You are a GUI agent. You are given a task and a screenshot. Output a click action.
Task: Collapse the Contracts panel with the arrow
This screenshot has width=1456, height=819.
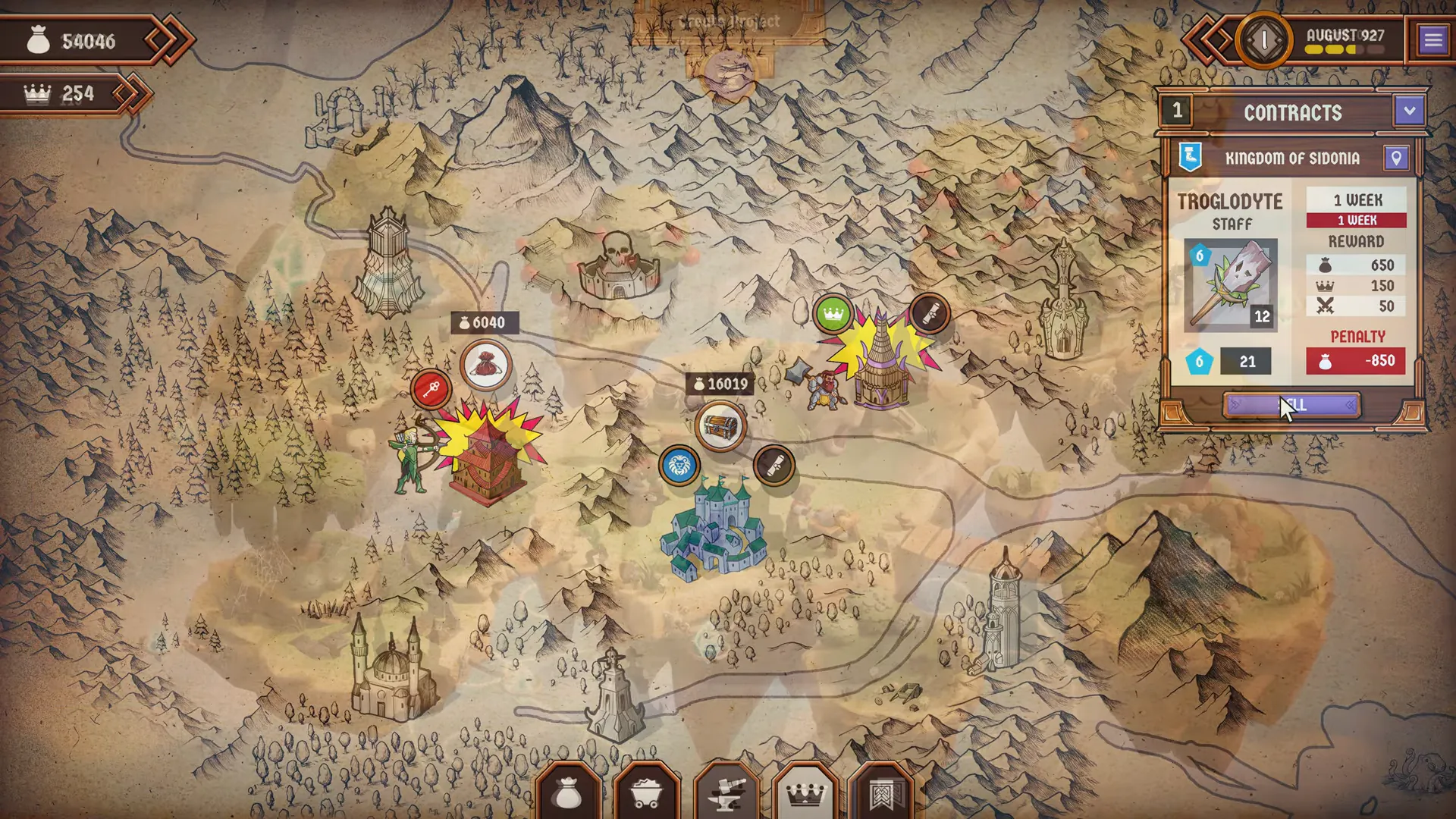tap(1409, 111)
